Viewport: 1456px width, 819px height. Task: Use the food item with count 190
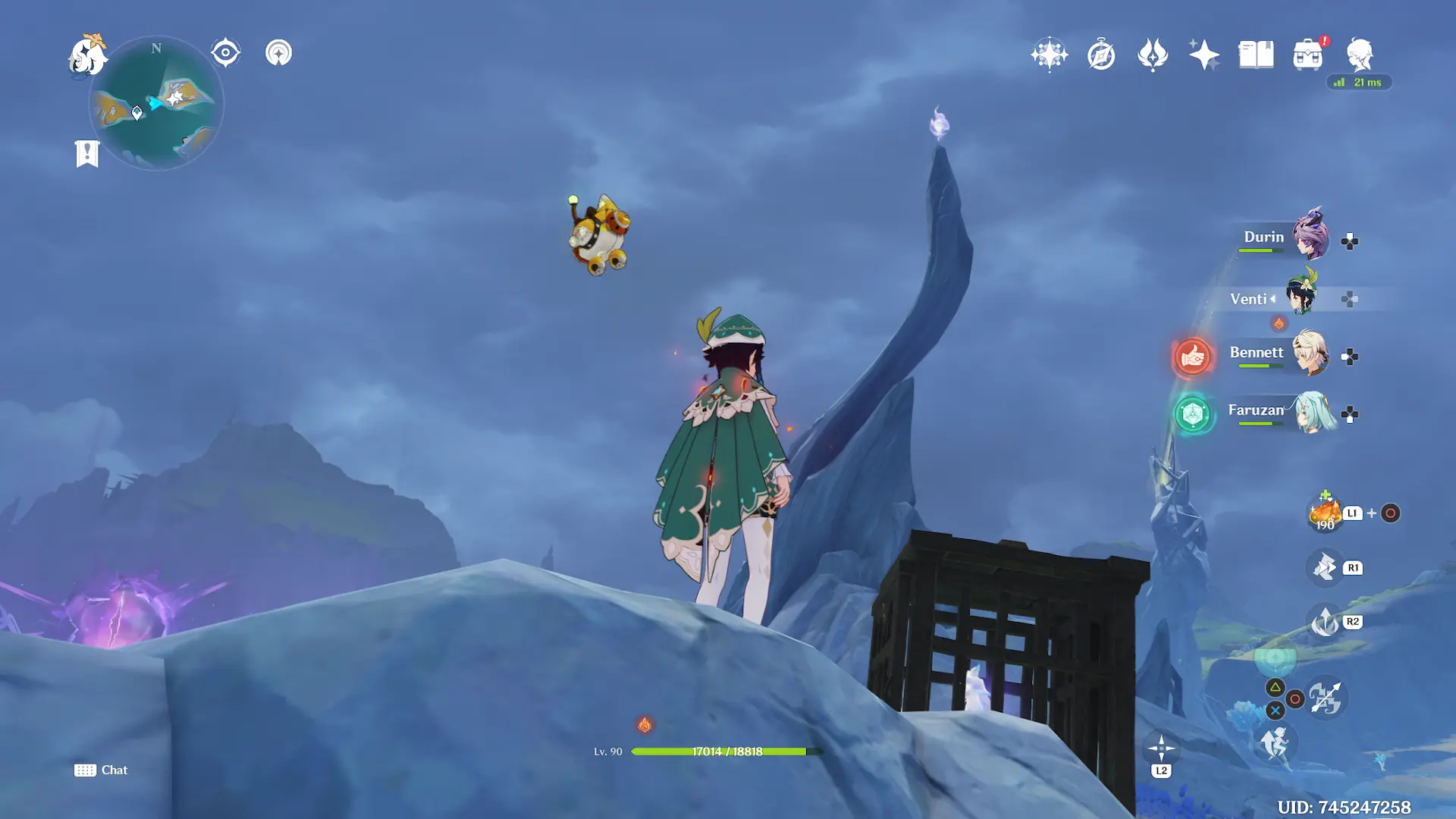point(1325,513)
